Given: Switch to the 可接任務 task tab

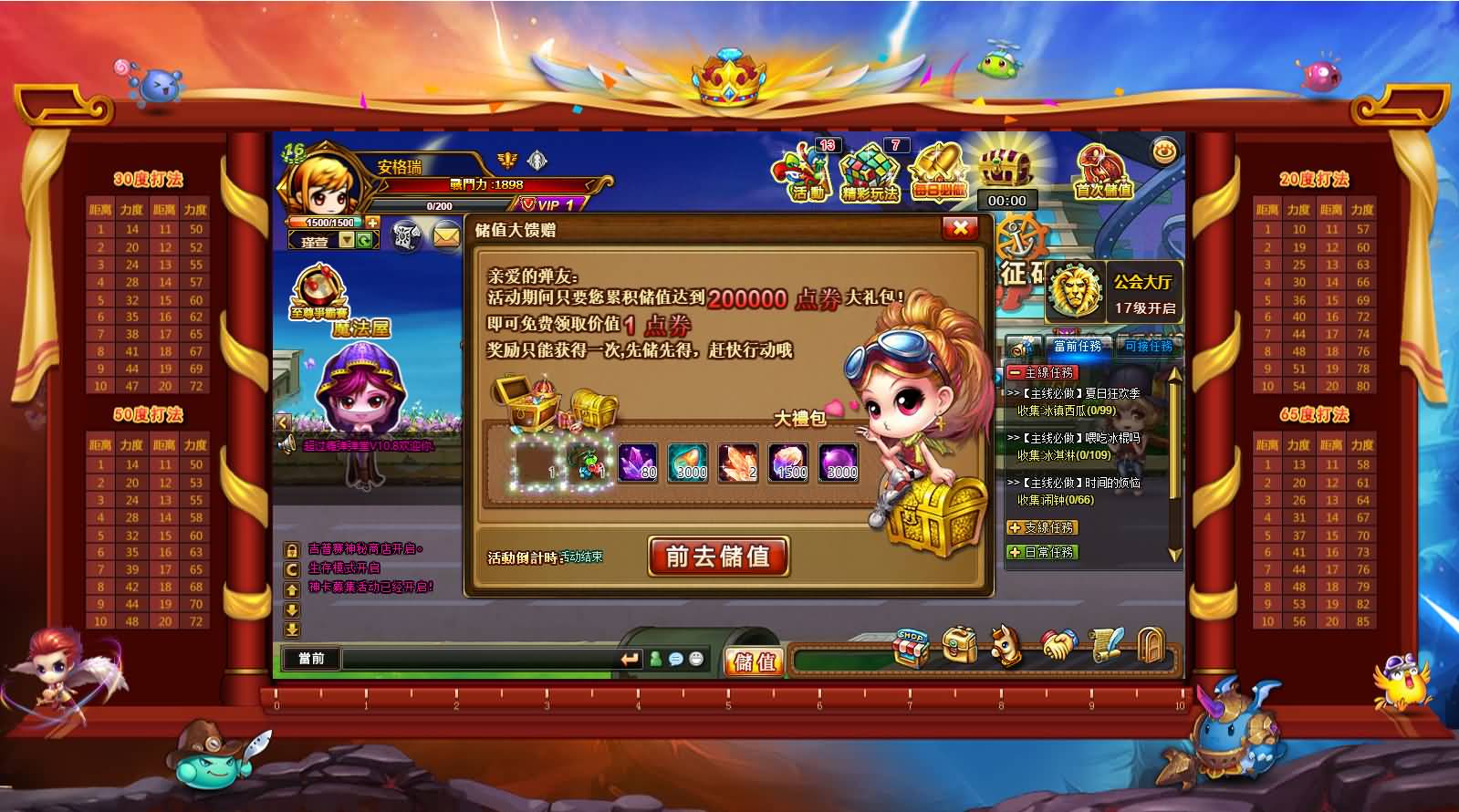Looking at the screenshot, I should coord(1147,348).
